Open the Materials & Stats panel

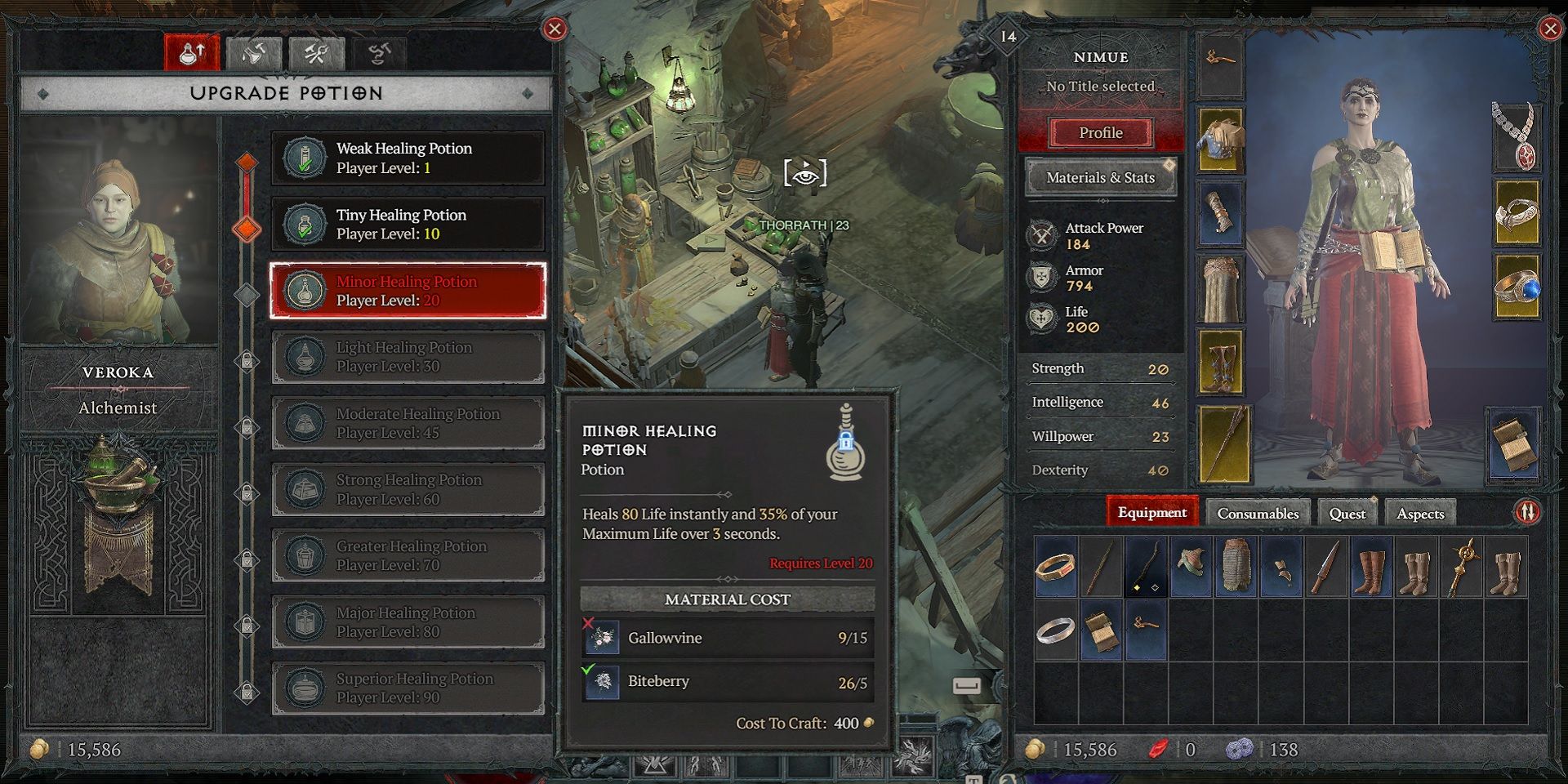pyautogui.click(x=1101, y=177)
